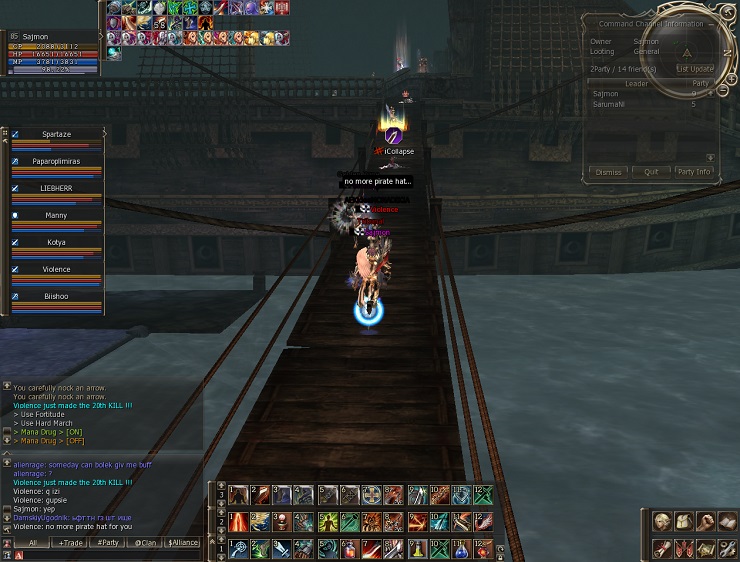Image resolution: width=740 pixels, height=562 pixels.
Task: Switch to the +Trade chat tab
Action: 70,543
